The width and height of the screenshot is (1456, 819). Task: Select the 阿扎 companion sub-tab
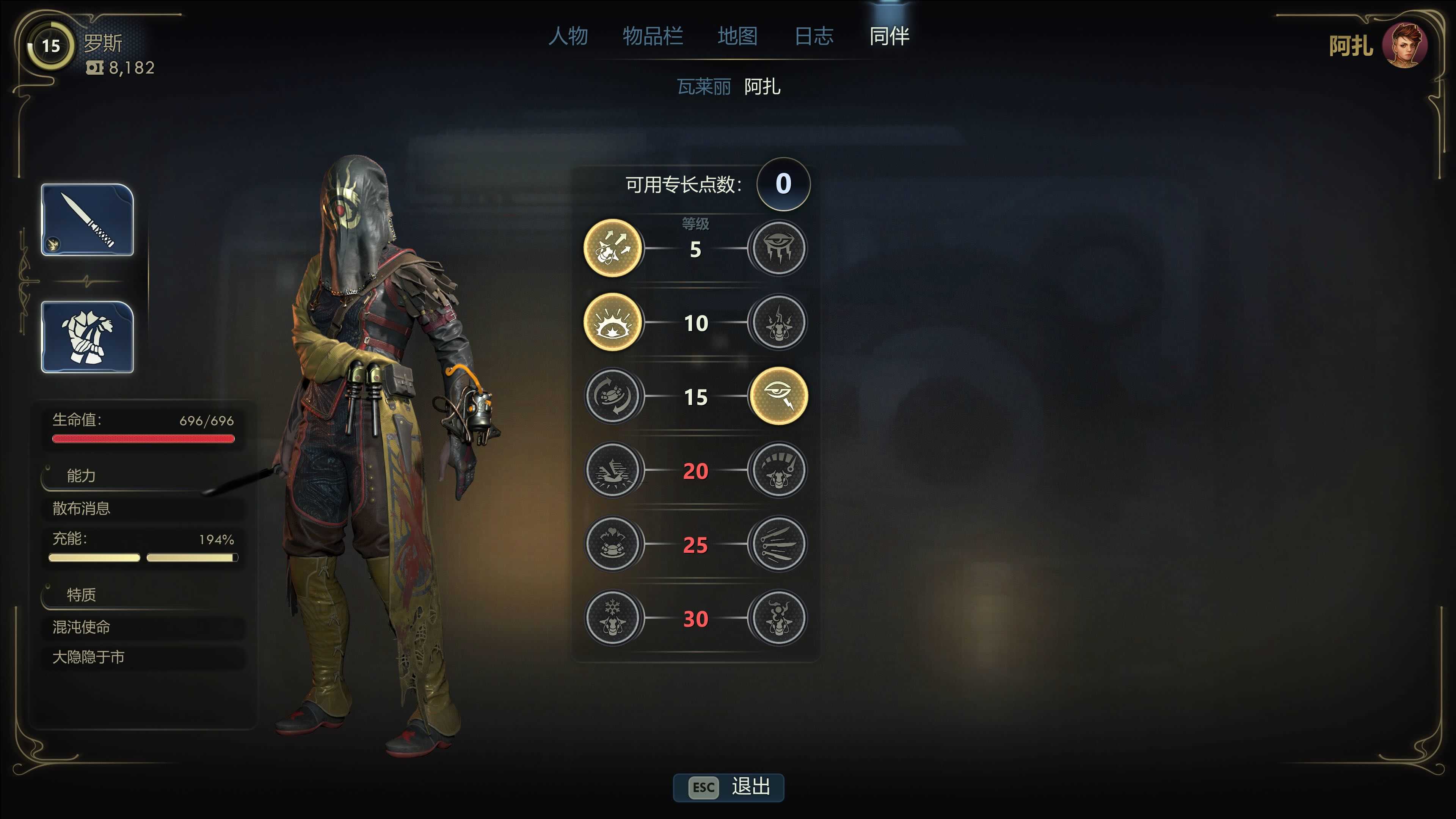[x=762, y=86]
